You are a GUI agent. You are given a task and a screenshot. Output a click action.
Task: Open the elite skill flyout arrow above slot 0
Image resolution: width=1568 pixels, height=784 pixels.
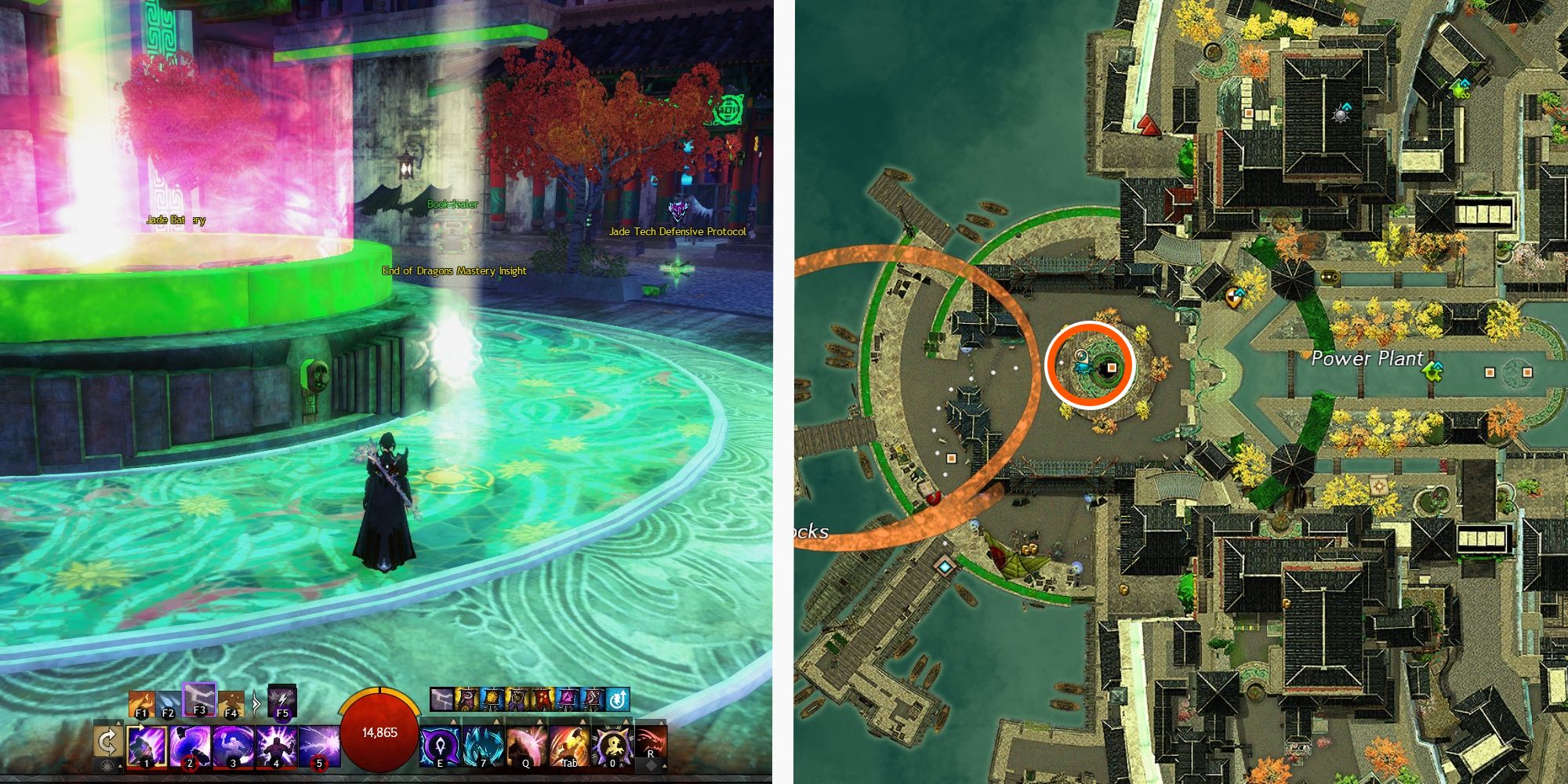tap(625, 722)
